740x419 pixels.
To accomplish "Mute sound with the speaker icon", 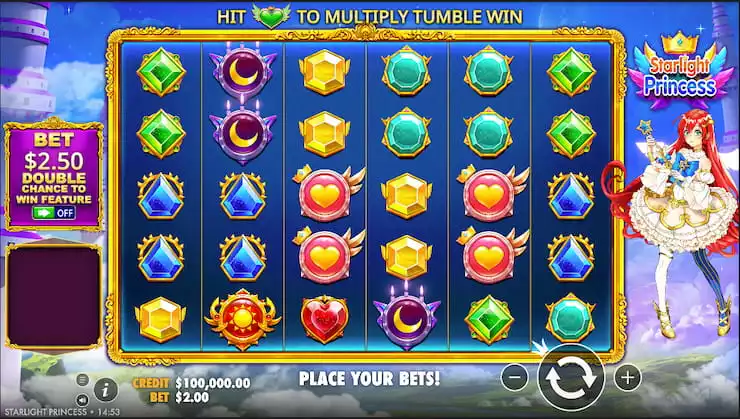I will point(82,400).
